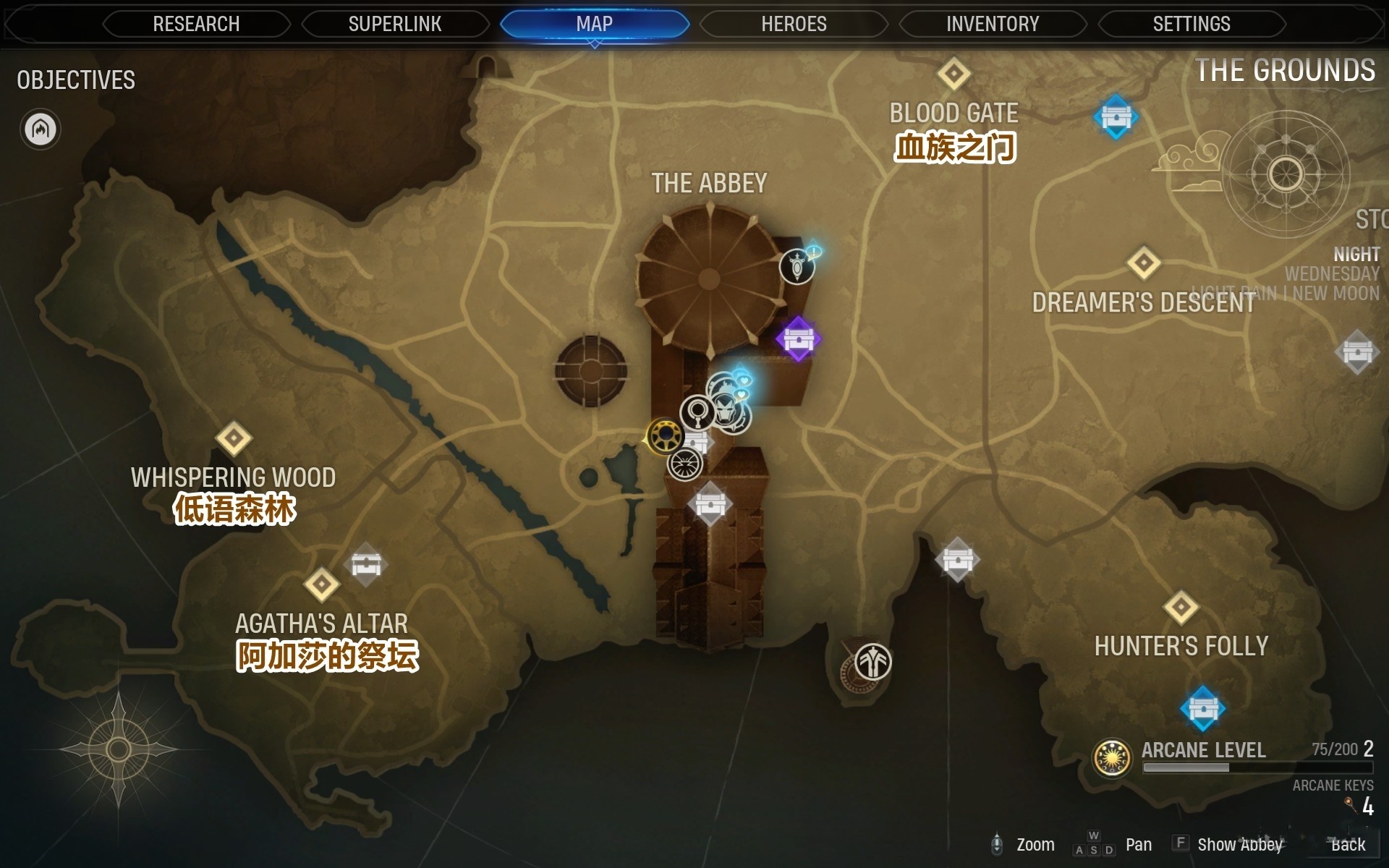Screen dimensions: 1389x868
Task: Click the purple chest marker at the Abbey
Action: point(798,339)
